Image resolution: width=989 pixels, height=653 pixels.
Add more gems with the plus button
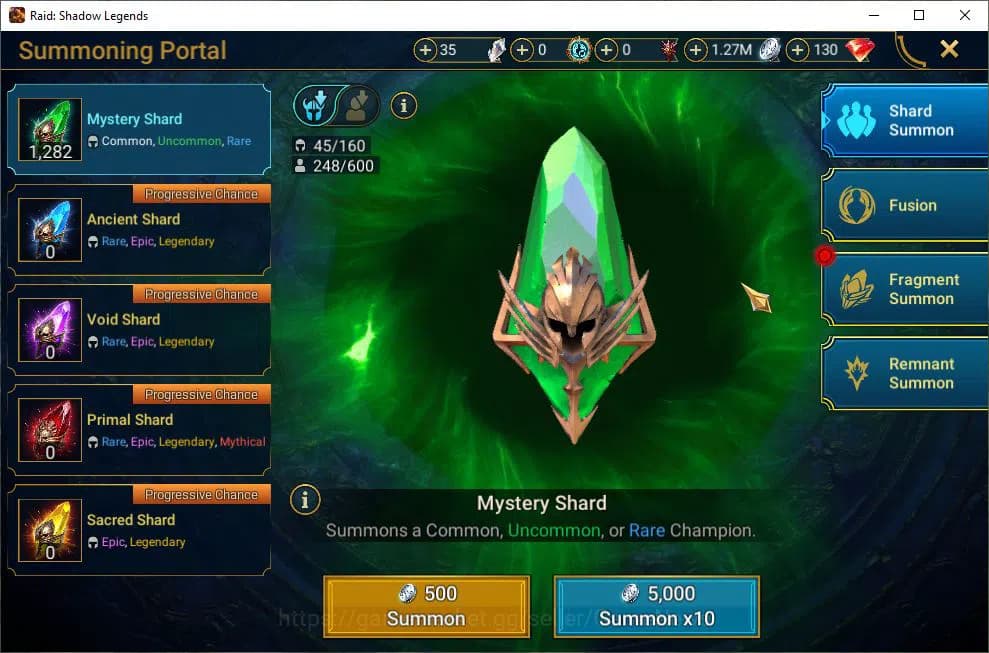798,50
